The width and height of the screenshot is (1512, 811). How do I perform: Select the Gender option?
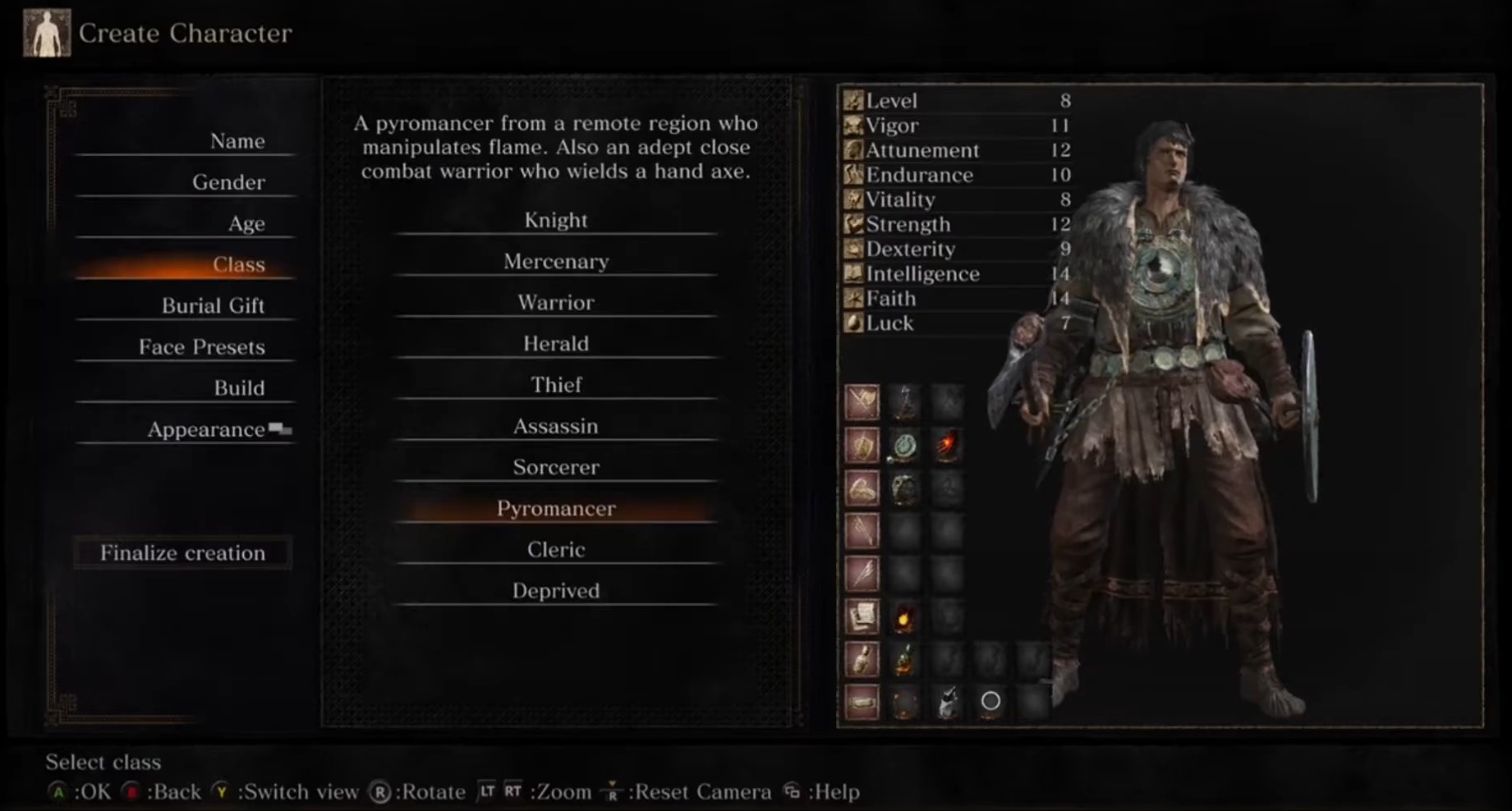pyautogui.click(x=228, y=182)
